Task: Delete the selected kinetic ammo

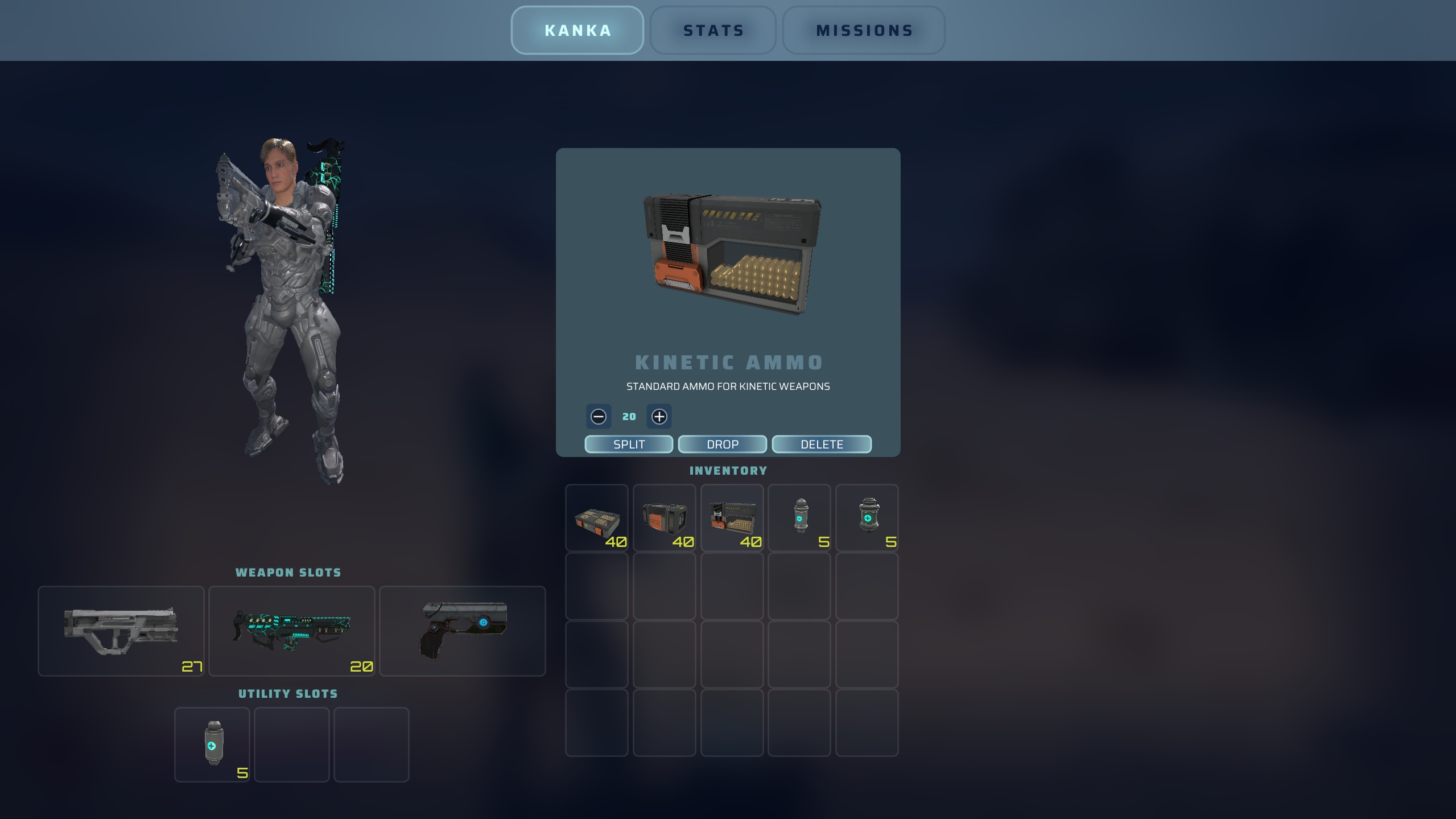Action: pos(822,444)
